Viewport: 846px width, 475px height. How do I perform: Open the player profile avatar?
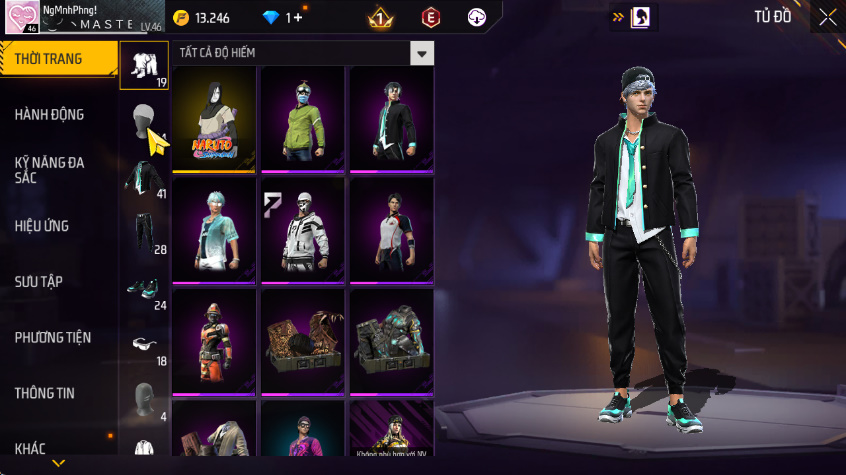(22, 17)
